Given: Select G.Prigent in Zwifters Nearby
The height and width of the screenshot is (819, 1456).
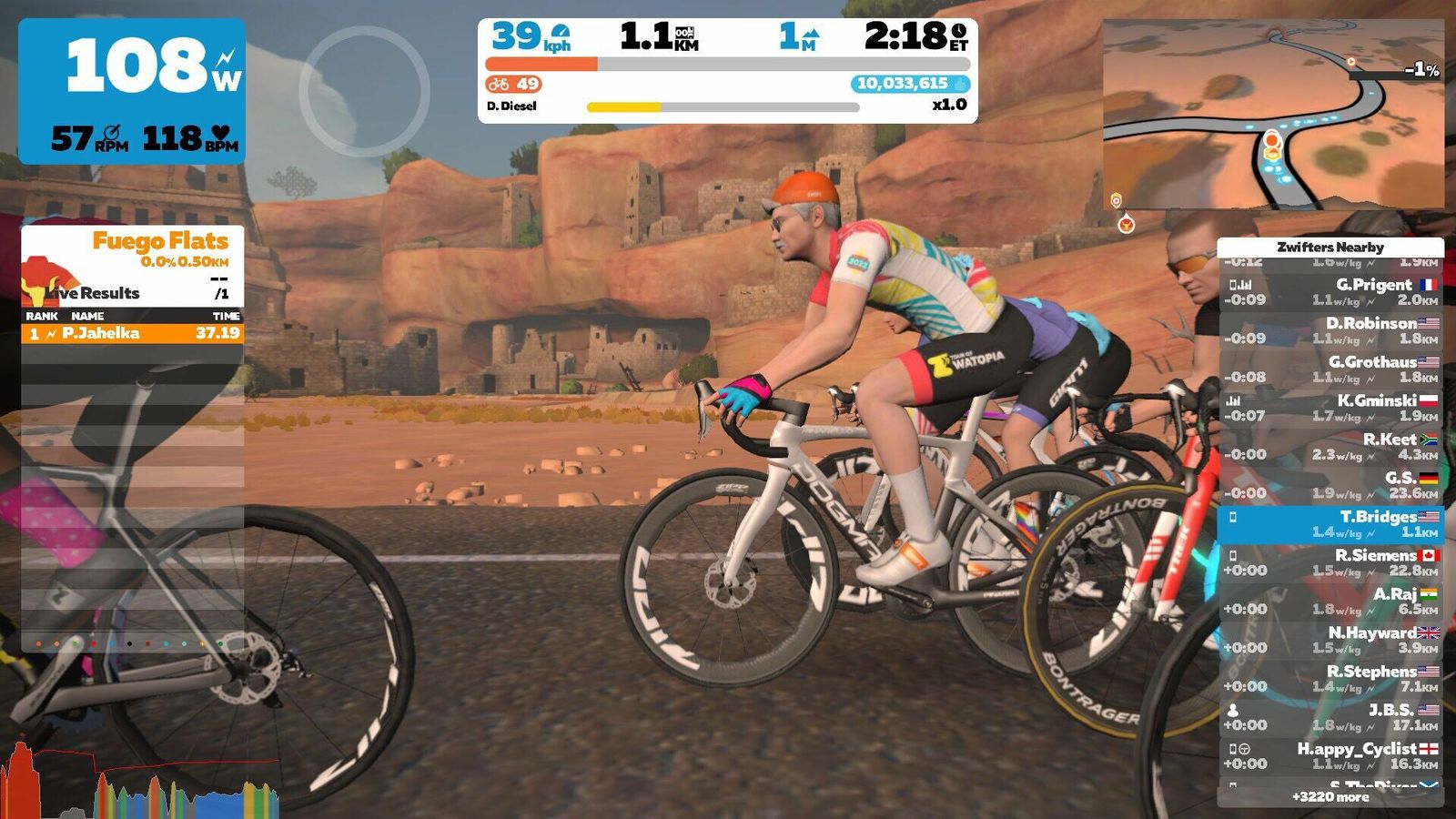Looking at the screenshot, I should point(1330,292).
